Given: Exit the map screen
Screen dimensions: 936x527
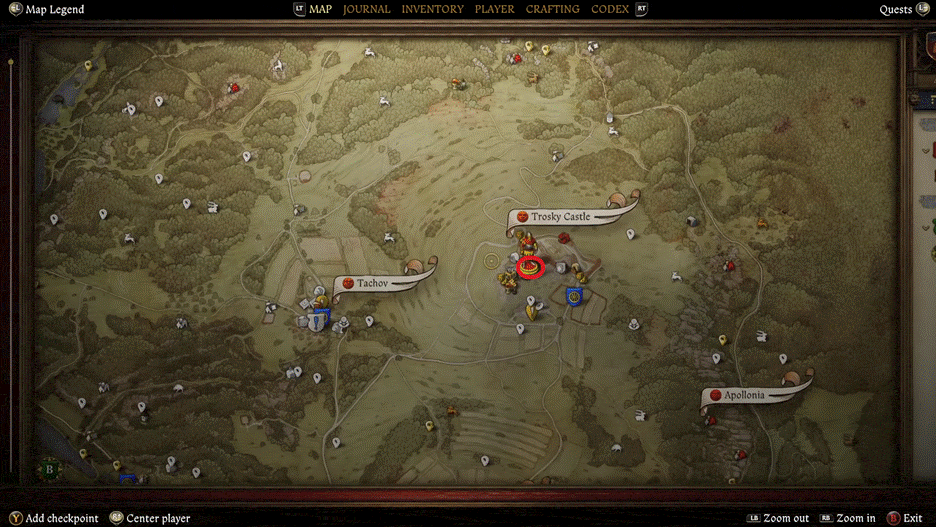Looking at the screenshot, I should [911, 518].
